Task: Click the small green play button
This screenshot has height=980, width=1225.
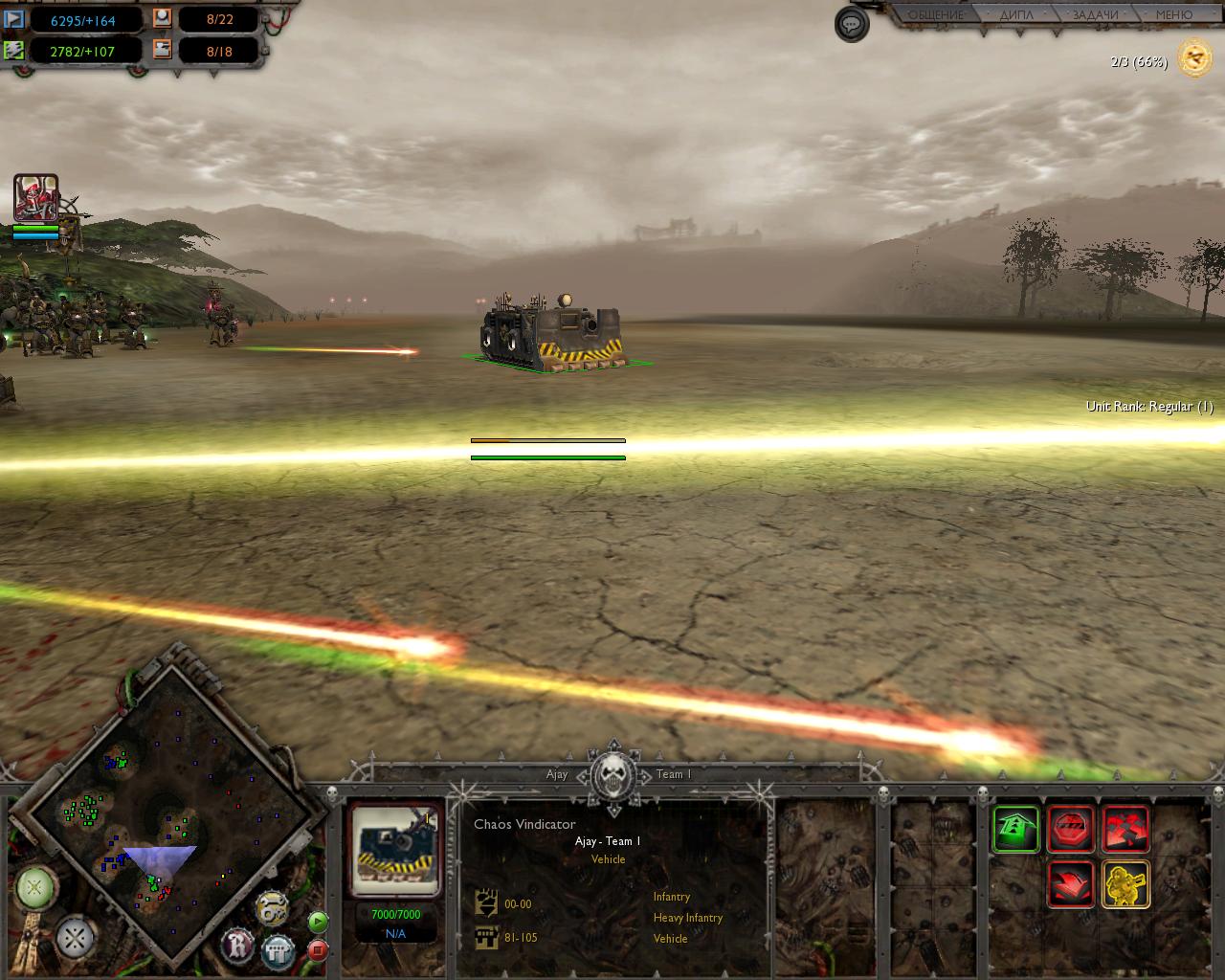Action: pos(318,922)
